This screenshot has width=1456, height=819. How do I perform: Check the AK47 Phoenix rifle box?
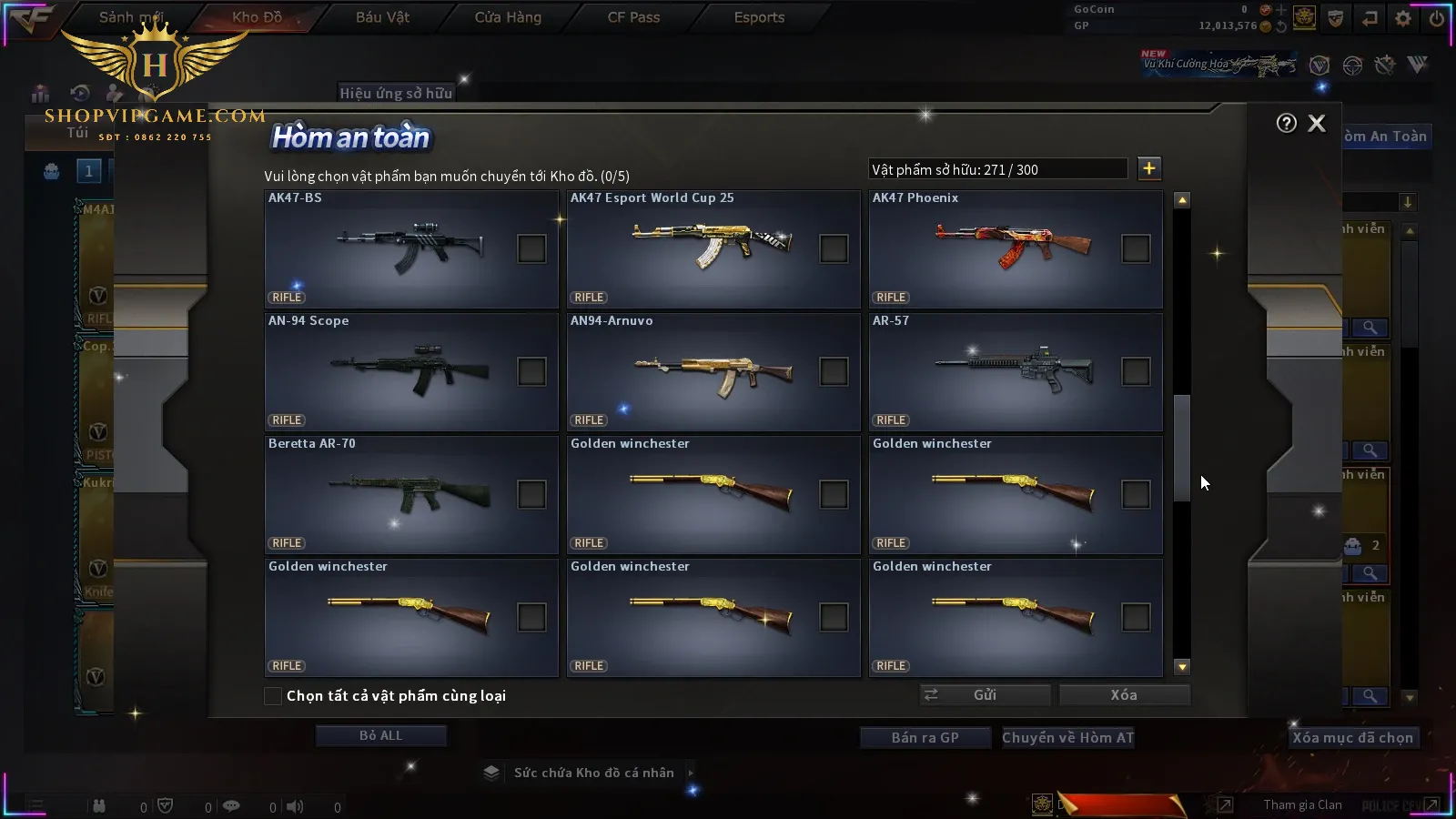point(1136,248)
